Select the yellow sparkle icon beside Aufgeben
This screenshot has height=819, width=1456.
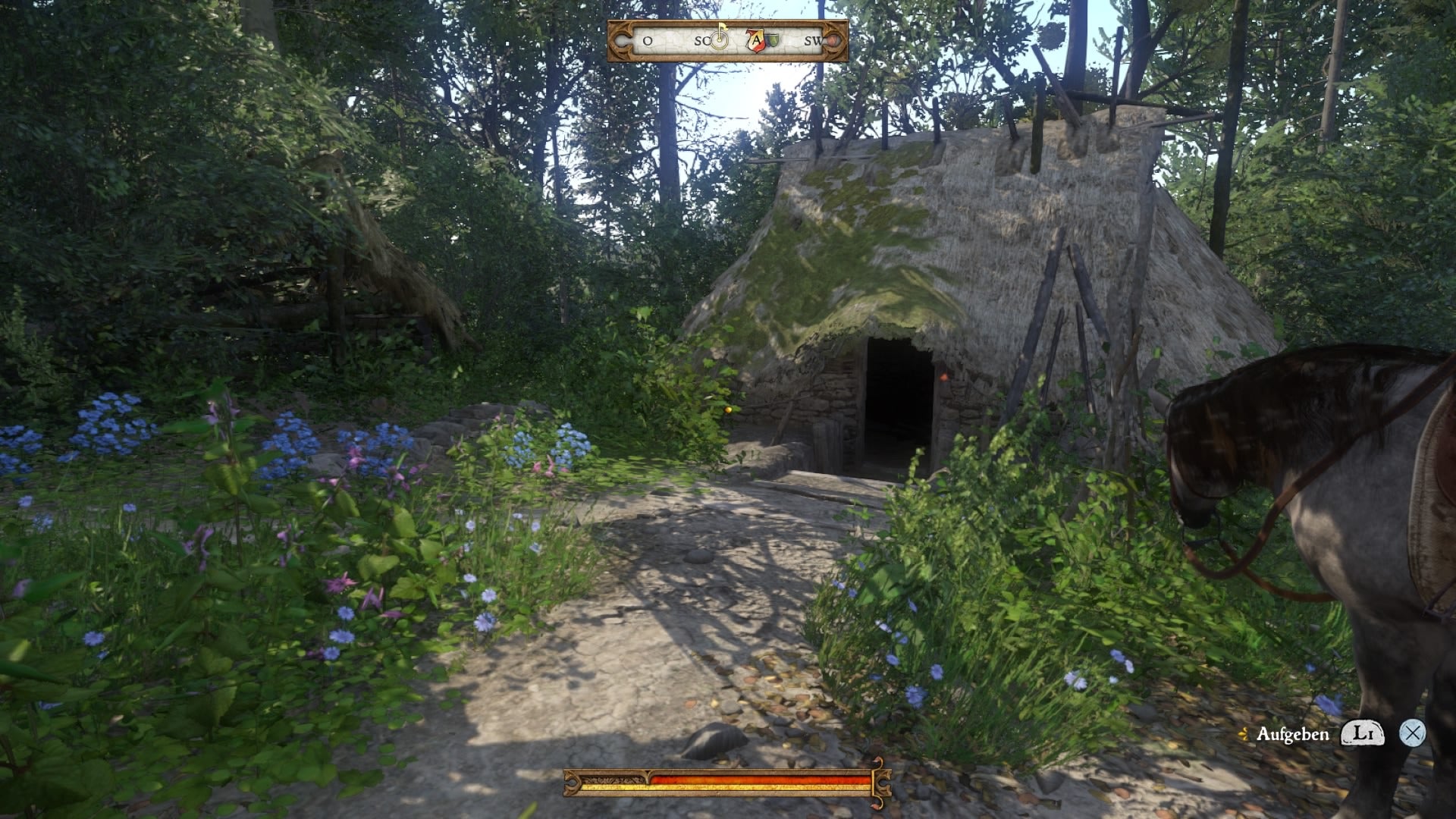coord(1244,734)
